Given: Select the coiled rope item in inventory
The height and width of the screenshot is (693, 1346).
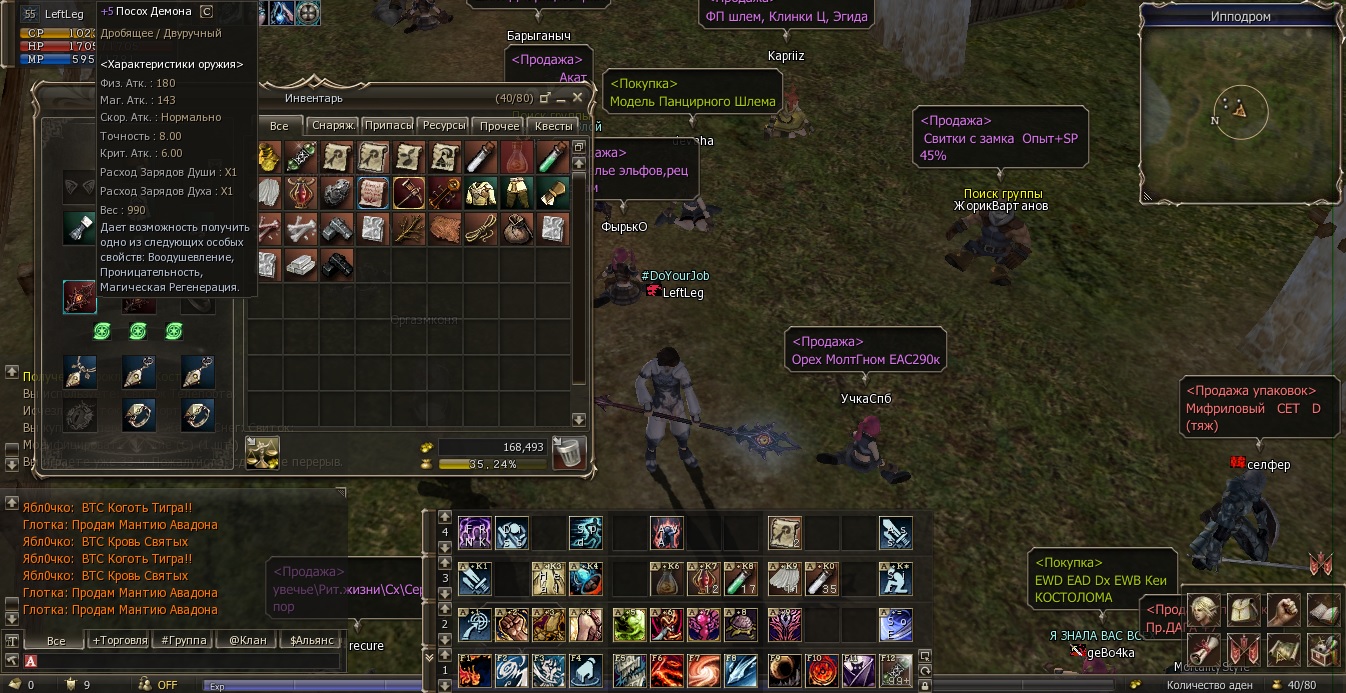Looking at the screenshot, I should click(481, 228).
